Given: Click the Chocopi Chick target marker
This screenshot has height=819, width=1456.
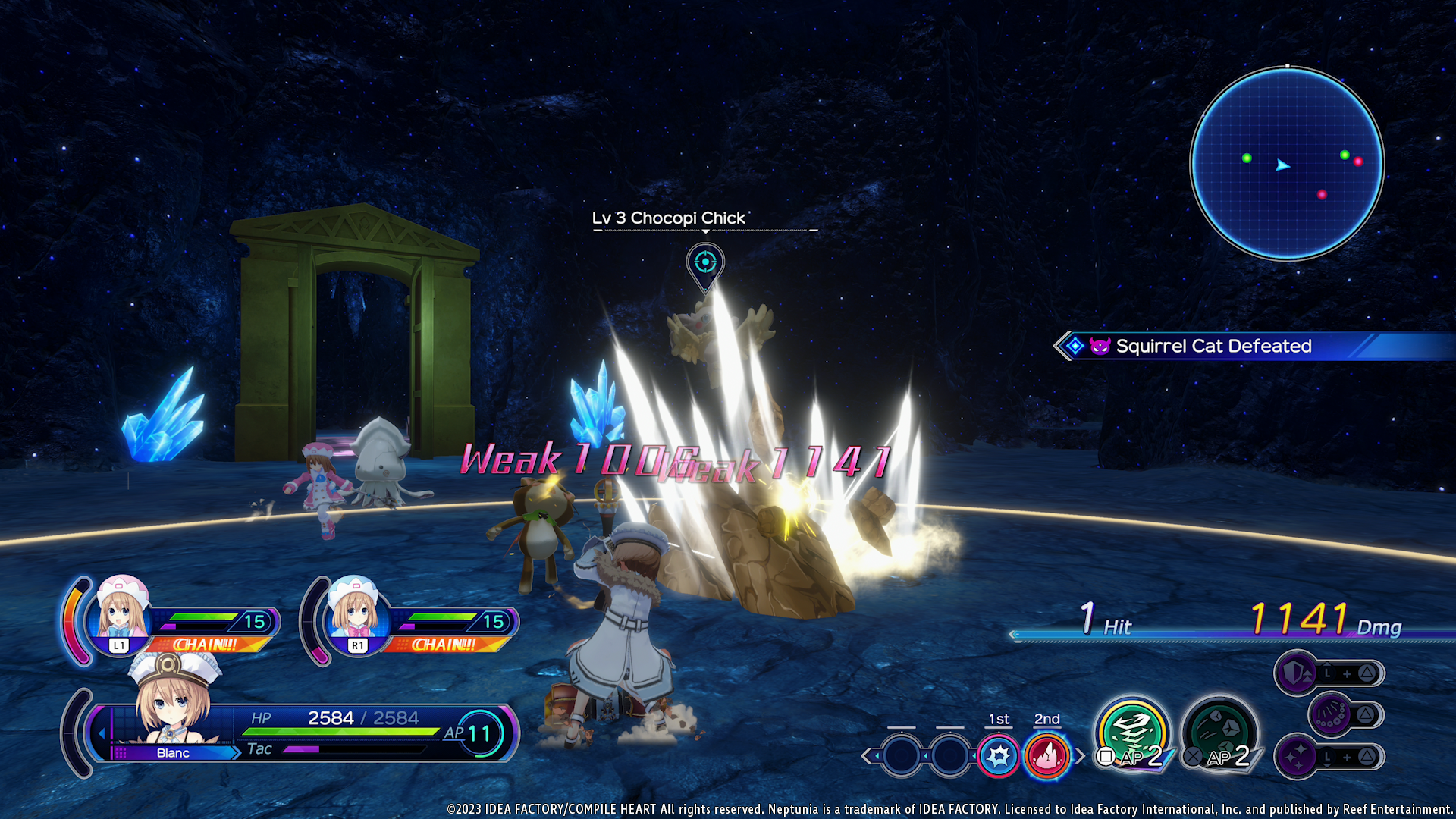Looking at the screenshot, I should click(x=705, y=263).
